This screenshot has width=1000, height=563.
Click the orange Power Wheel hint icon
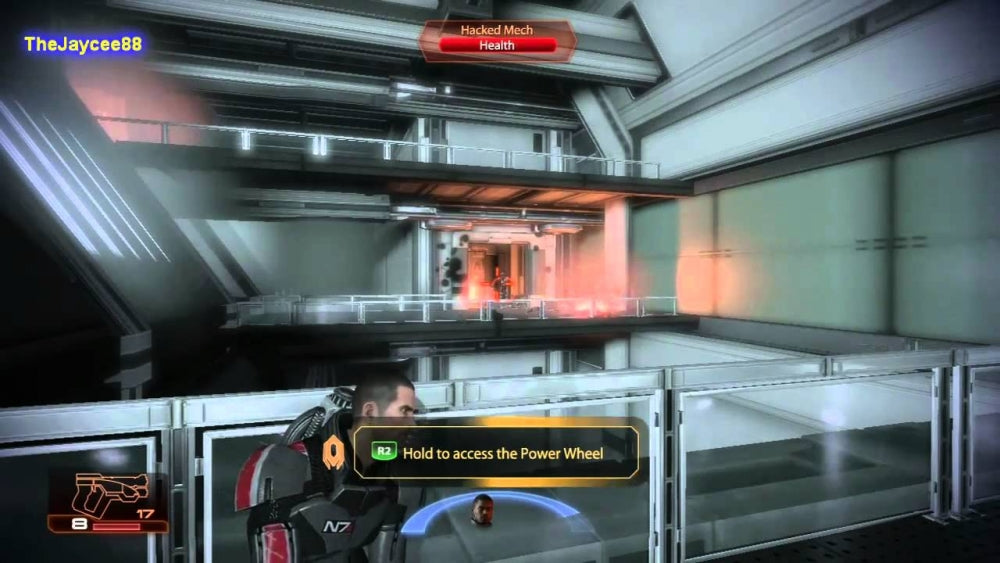coord(334,453)
